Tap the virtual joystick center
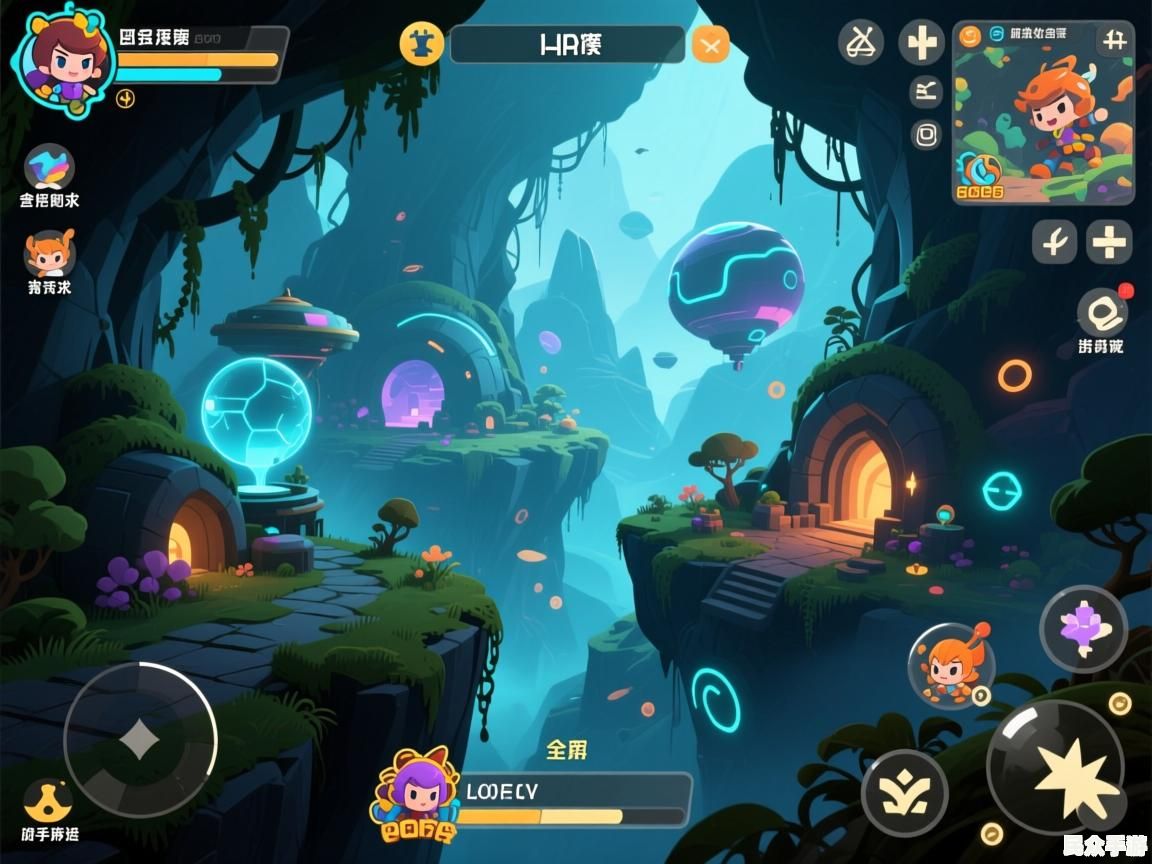Viewport: 1152px width, 864px height. (x=140, y=740)
